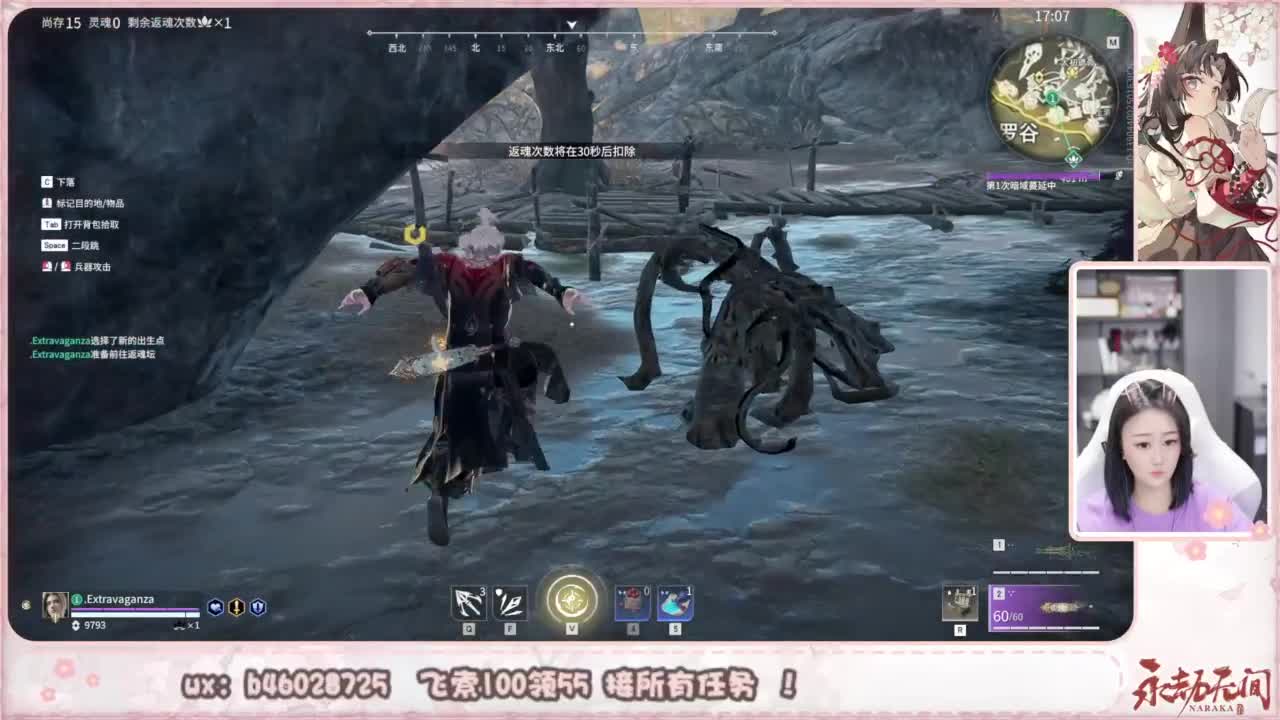
Task: Click the 第1次暗域蔓延中 progress banner
Action: click(x=1022, y=185)
